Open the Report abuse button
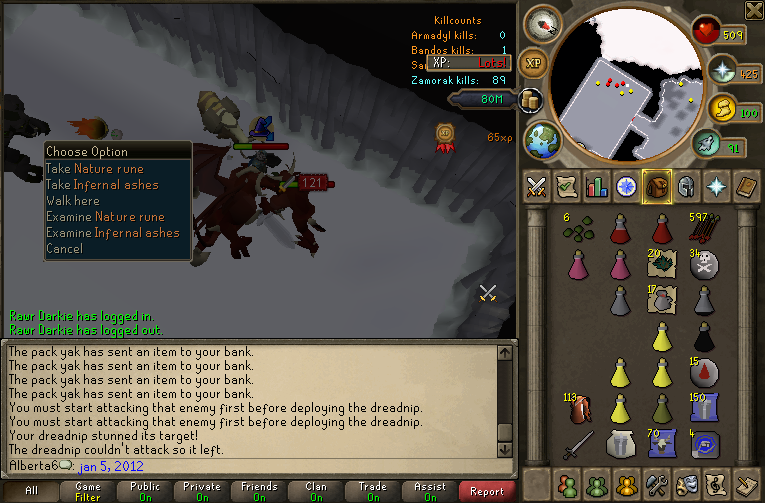Viewport: 765px width, 503px height. pyautogui.click(x=487, y=491)
